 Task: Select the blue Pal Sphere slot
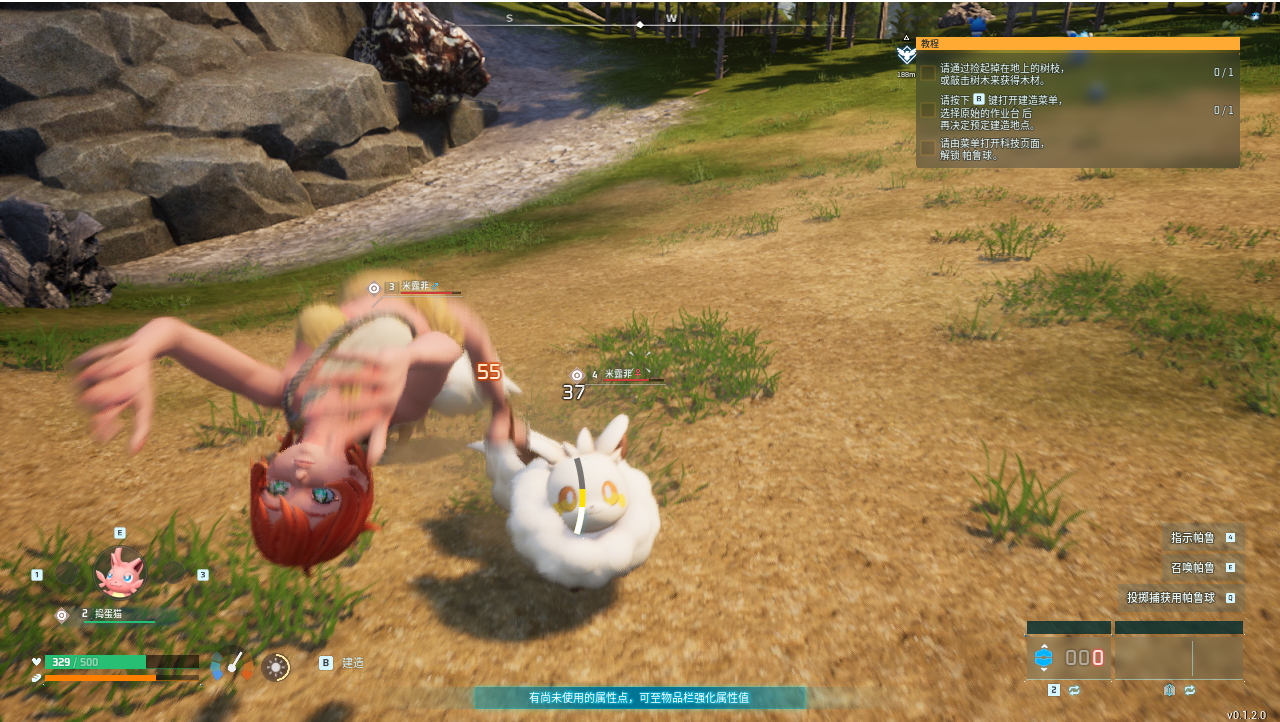(1044, 658)
